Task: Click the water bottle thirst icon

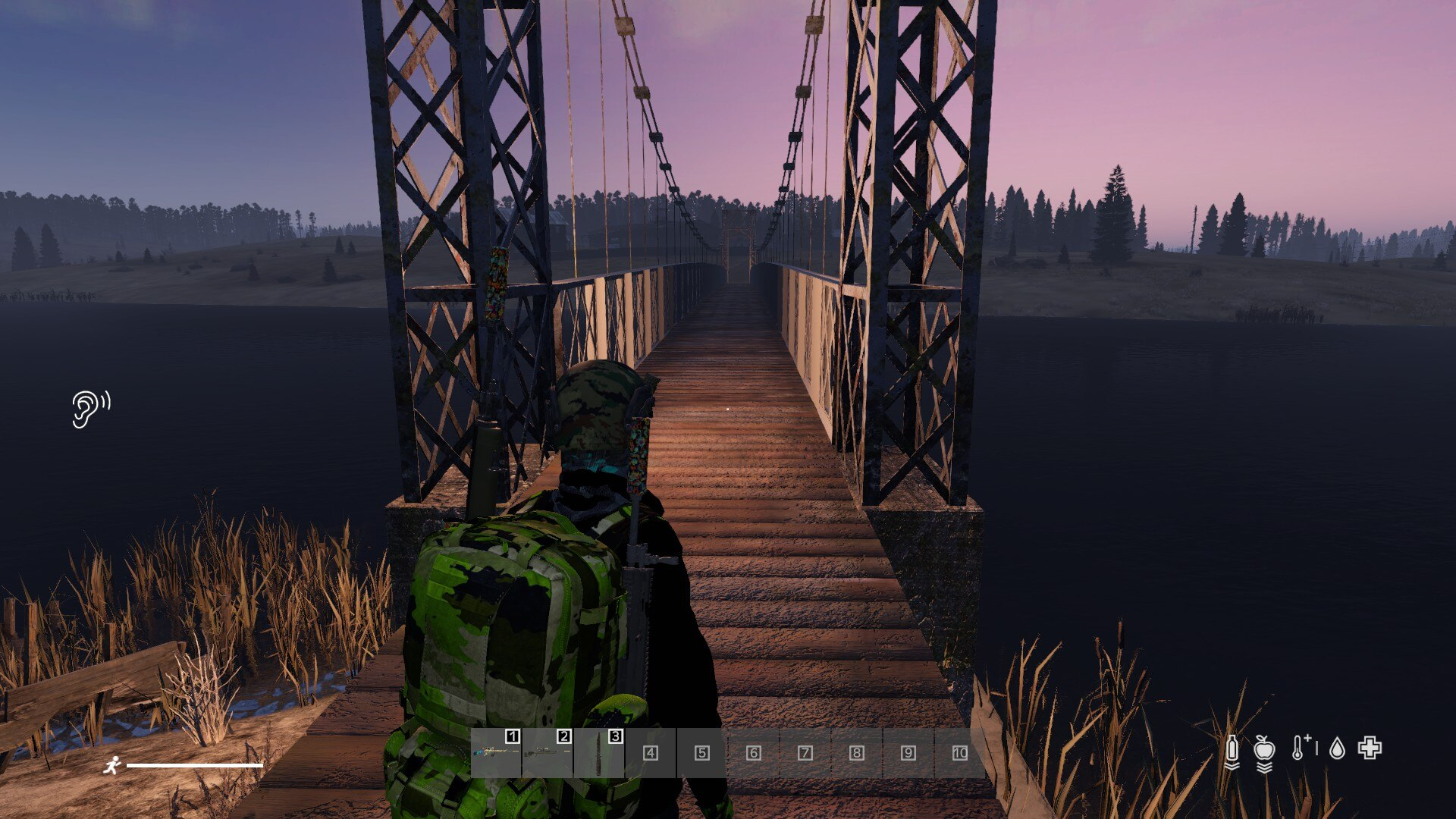Action: pos(1232,749)
